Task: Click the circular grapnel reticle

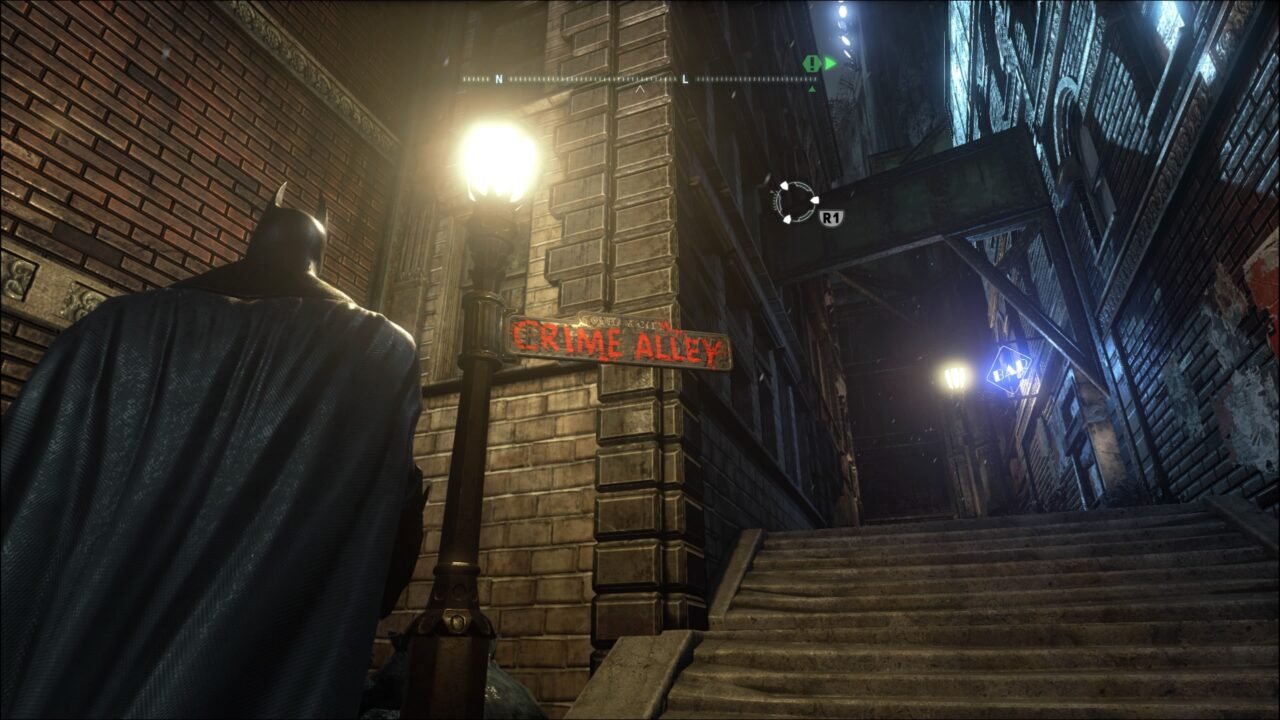Action: [795, 202]
